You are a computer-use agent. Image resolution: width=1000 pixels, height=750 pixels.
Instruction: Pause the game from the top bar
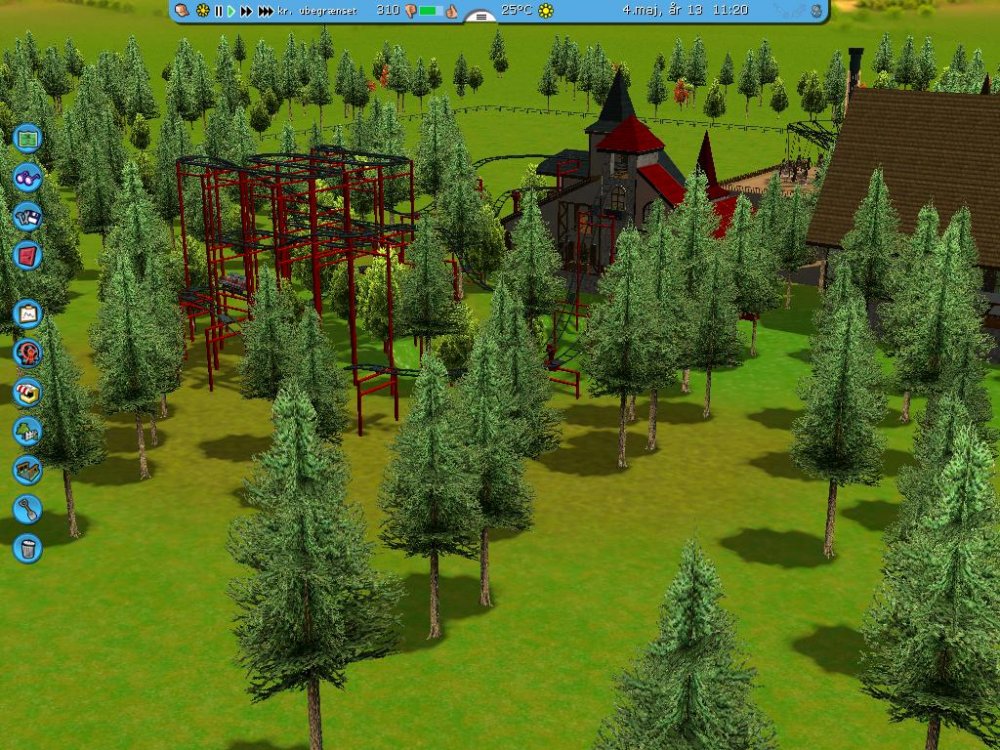(218, 11)
